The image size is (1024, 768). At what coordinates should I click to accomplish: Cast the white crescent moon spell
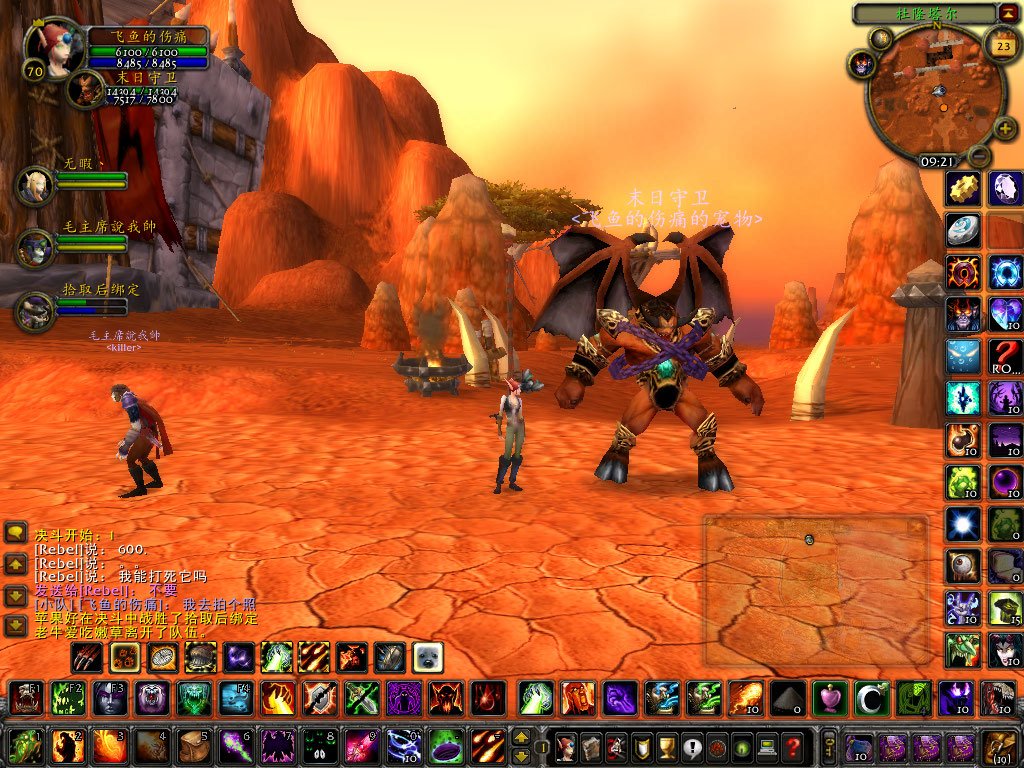871,697
